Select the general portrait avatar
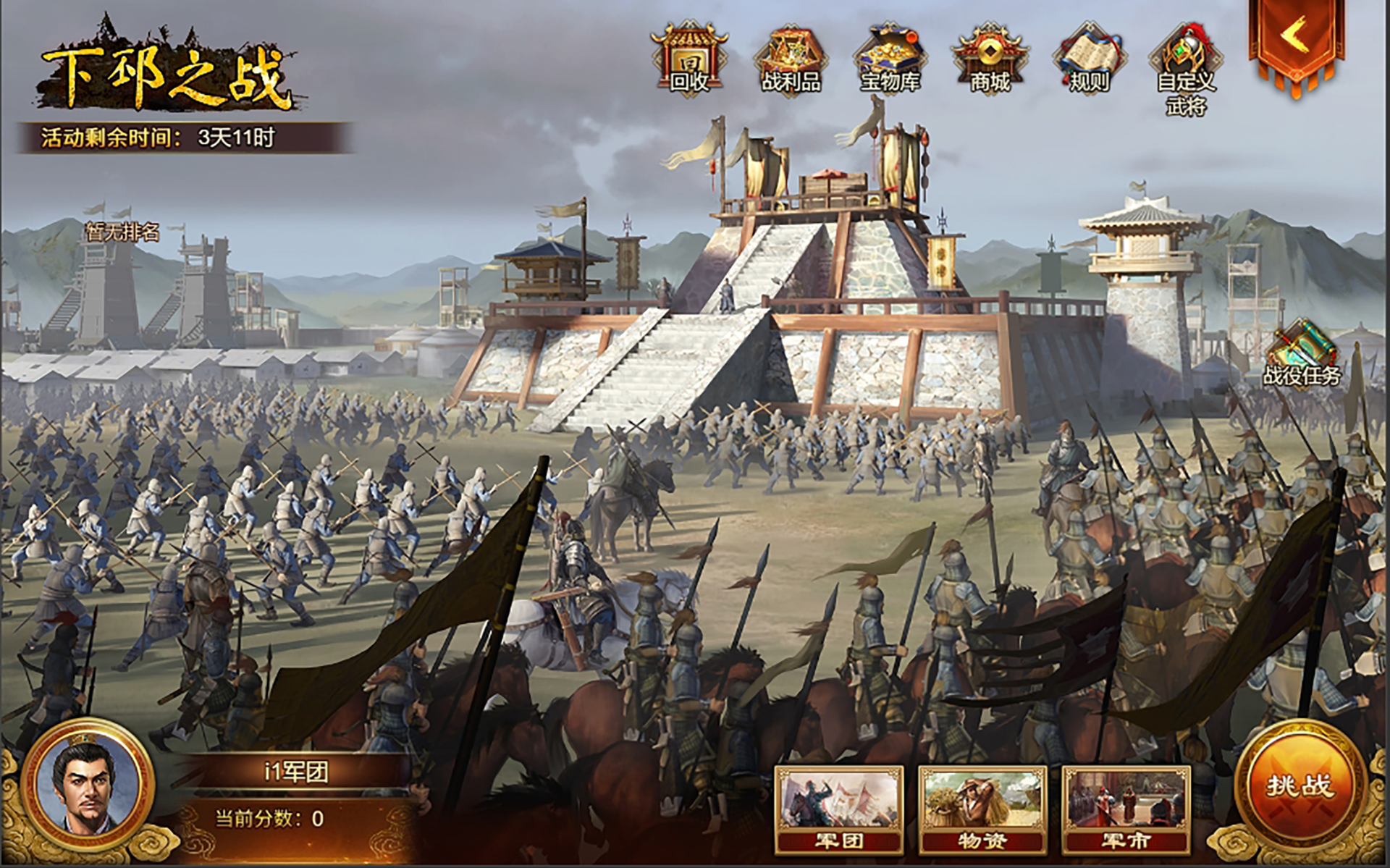The width and height of the screenshot is (1390, 868). 88,784
